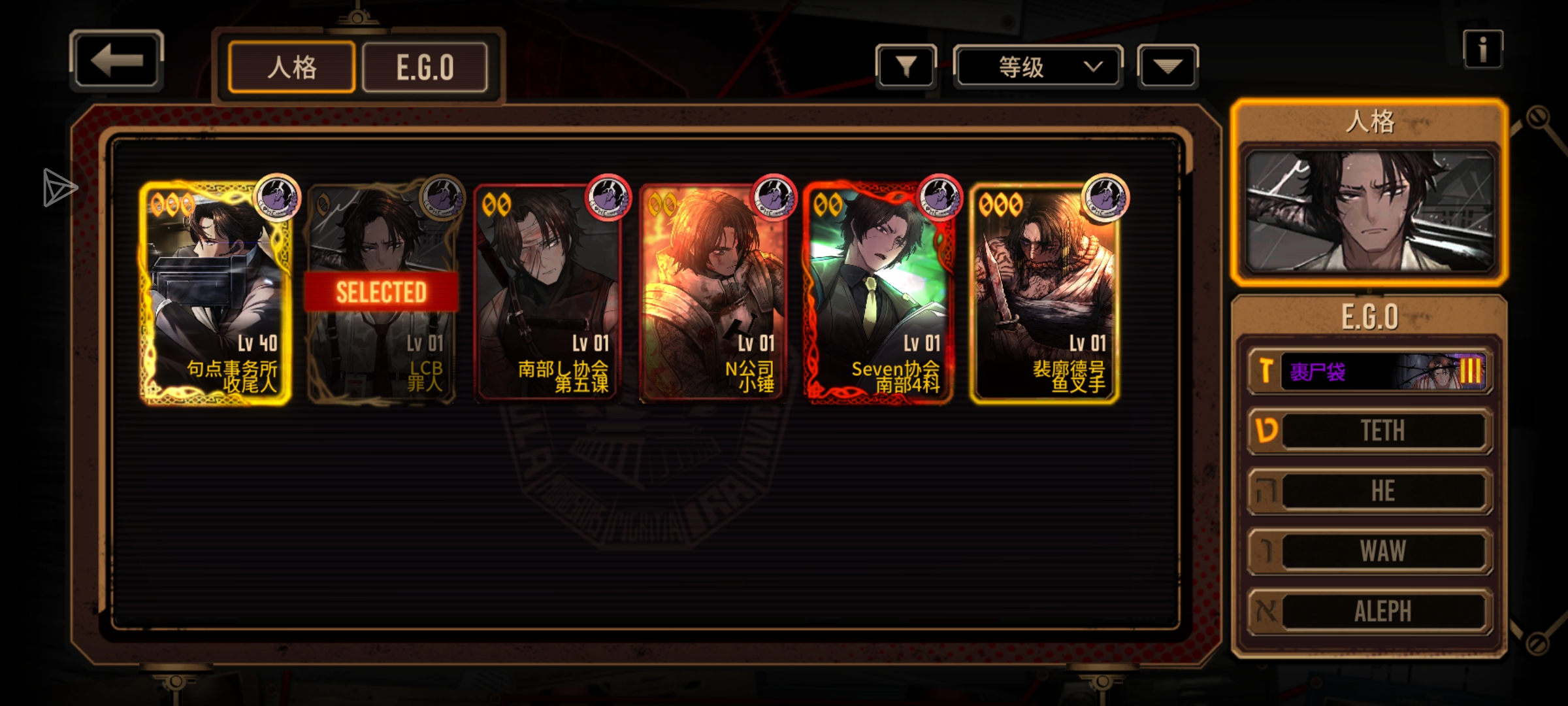
Task: Toggle the descending sort order arrow
Action: click(1168, 67)
